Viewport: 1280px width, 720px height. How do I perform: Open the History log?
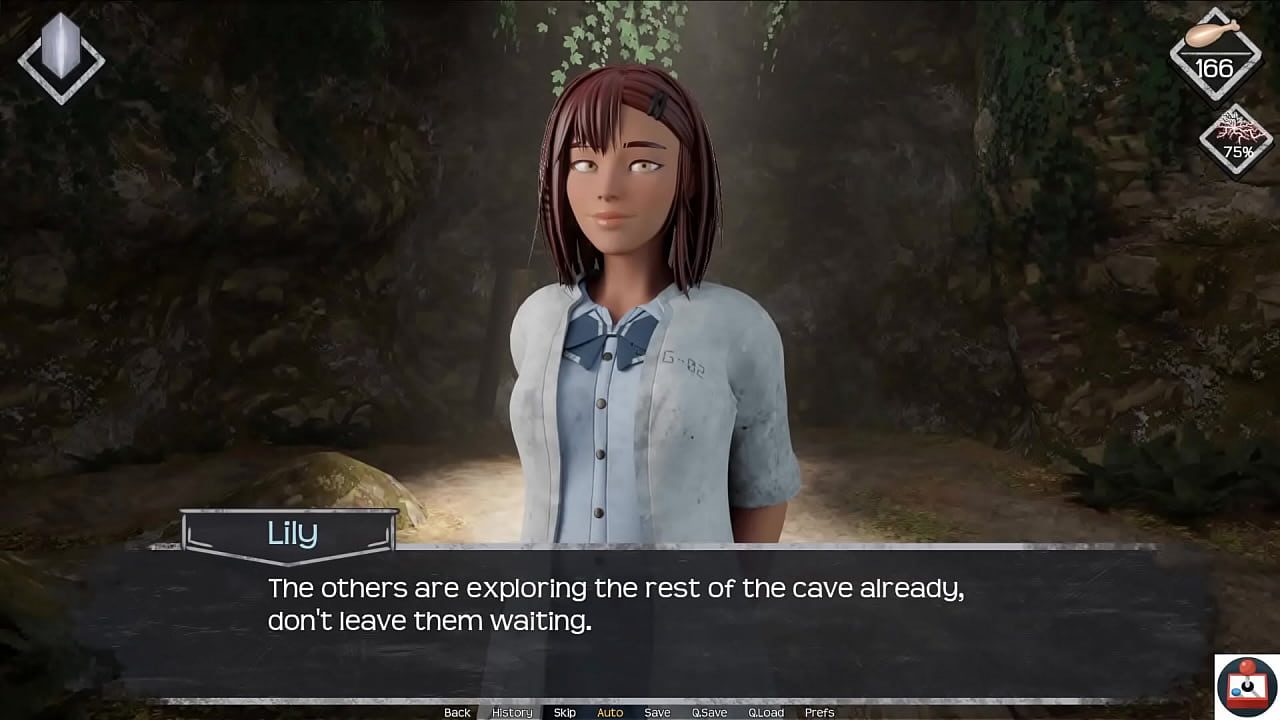coord(512,712)
